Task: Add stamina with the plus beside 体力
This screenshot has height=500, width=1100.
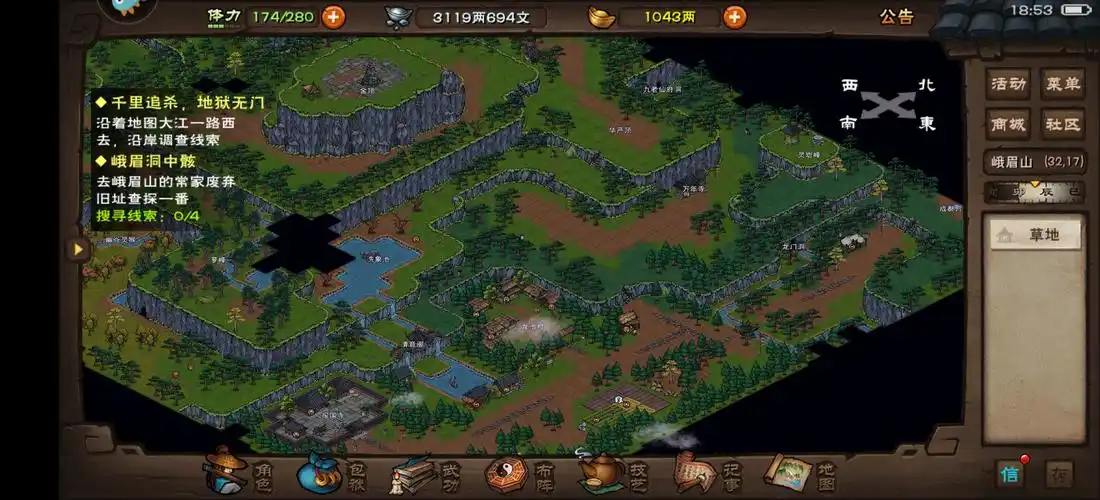Action: (x=333, y=16)
